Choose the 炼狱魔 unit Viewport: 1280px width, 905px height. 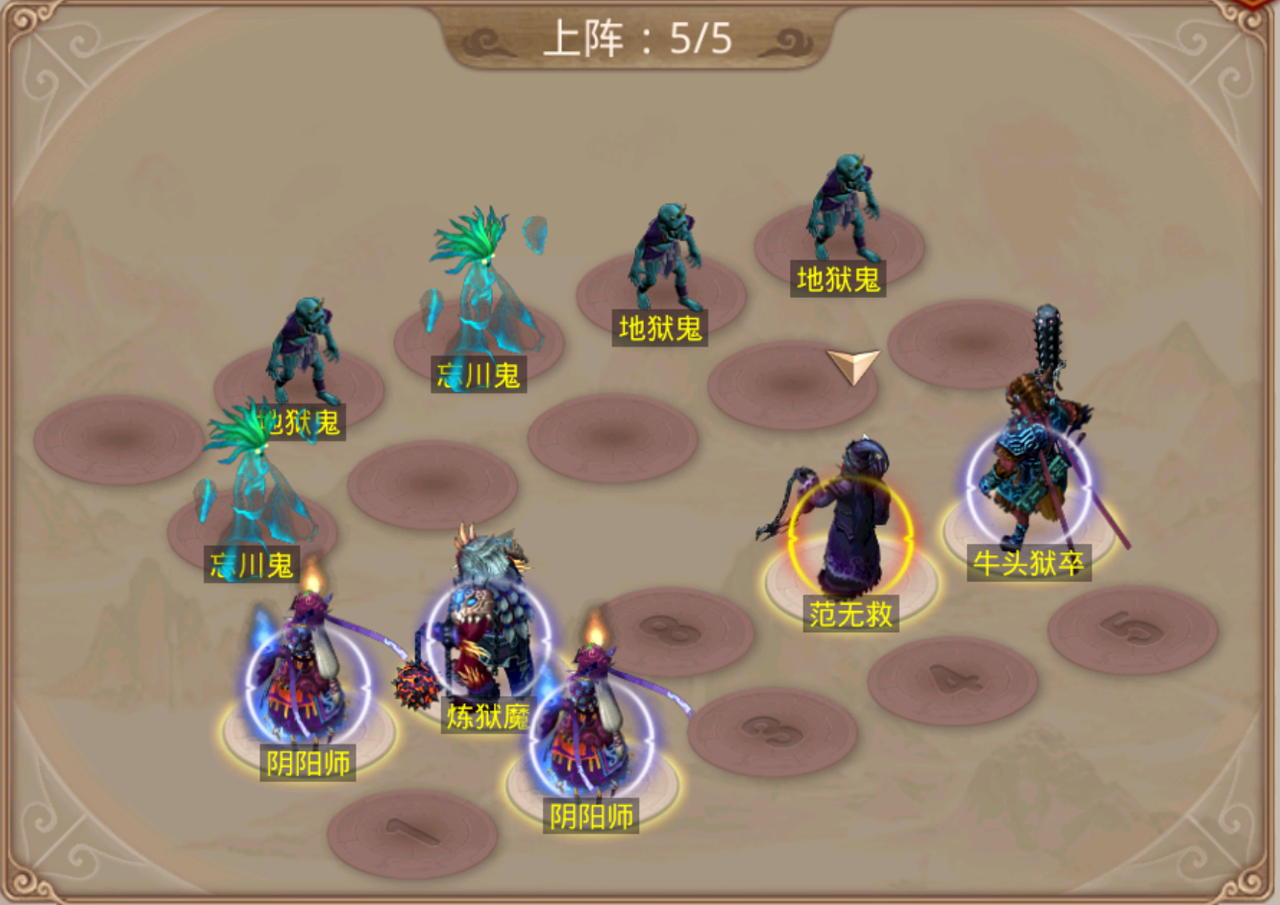click(x=487, y=630)
